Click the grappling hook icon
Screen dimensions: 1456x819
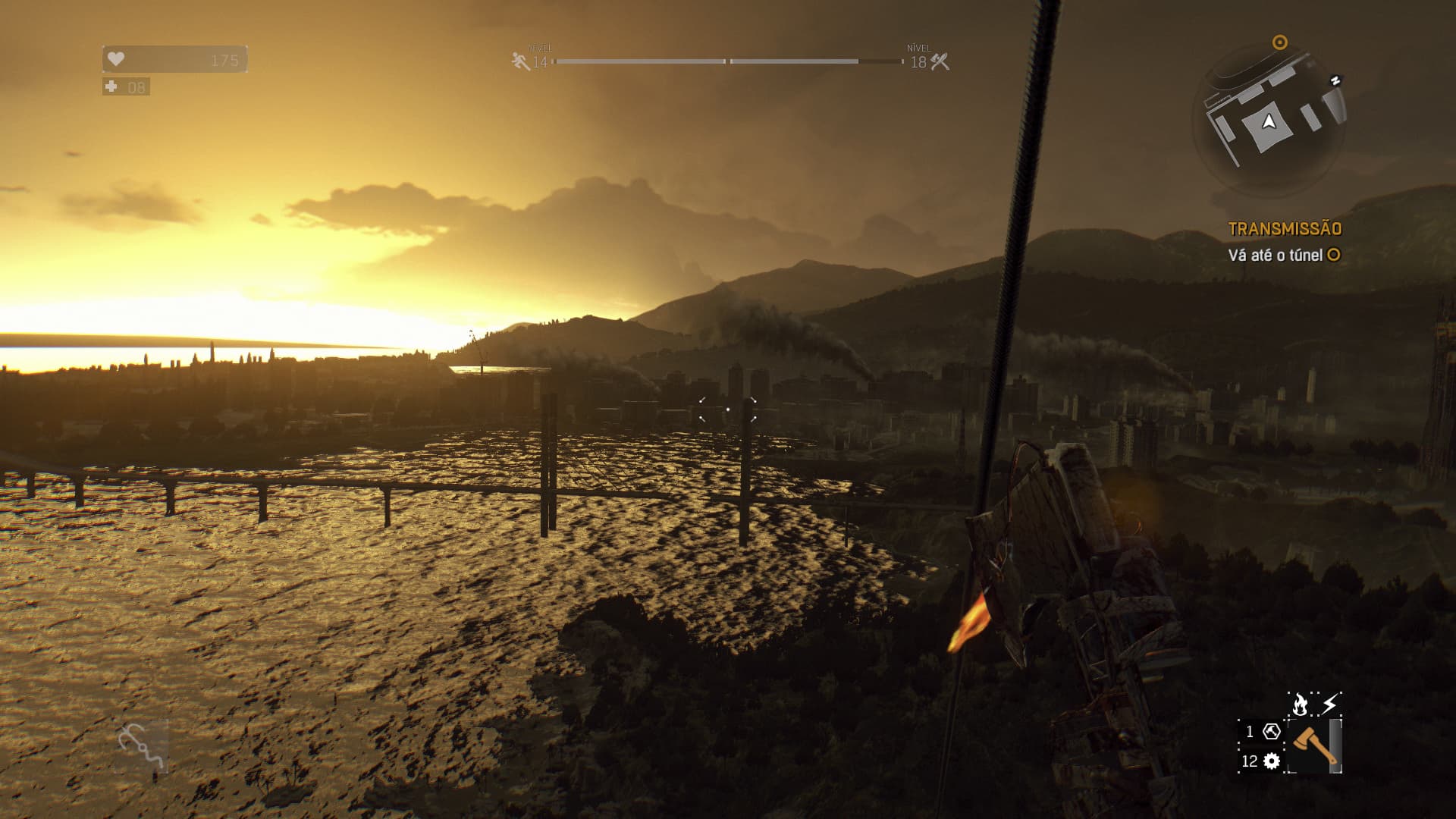[142, 746]
